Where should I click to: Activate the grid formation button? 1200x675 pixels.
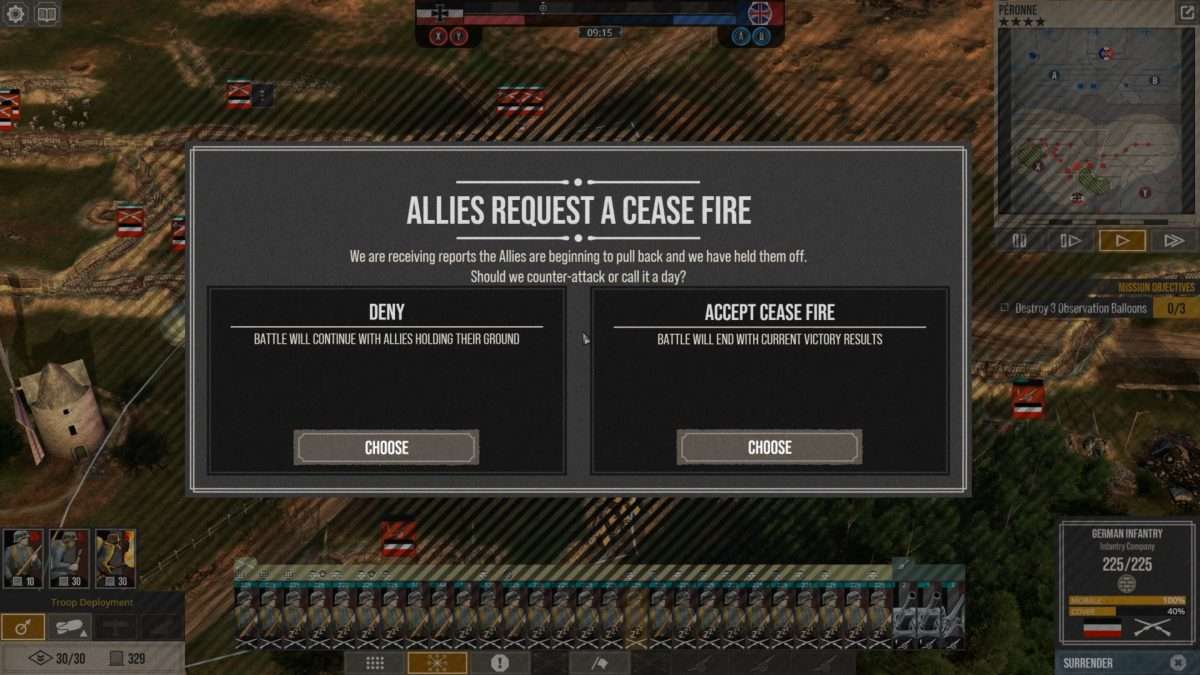(375, 663)
